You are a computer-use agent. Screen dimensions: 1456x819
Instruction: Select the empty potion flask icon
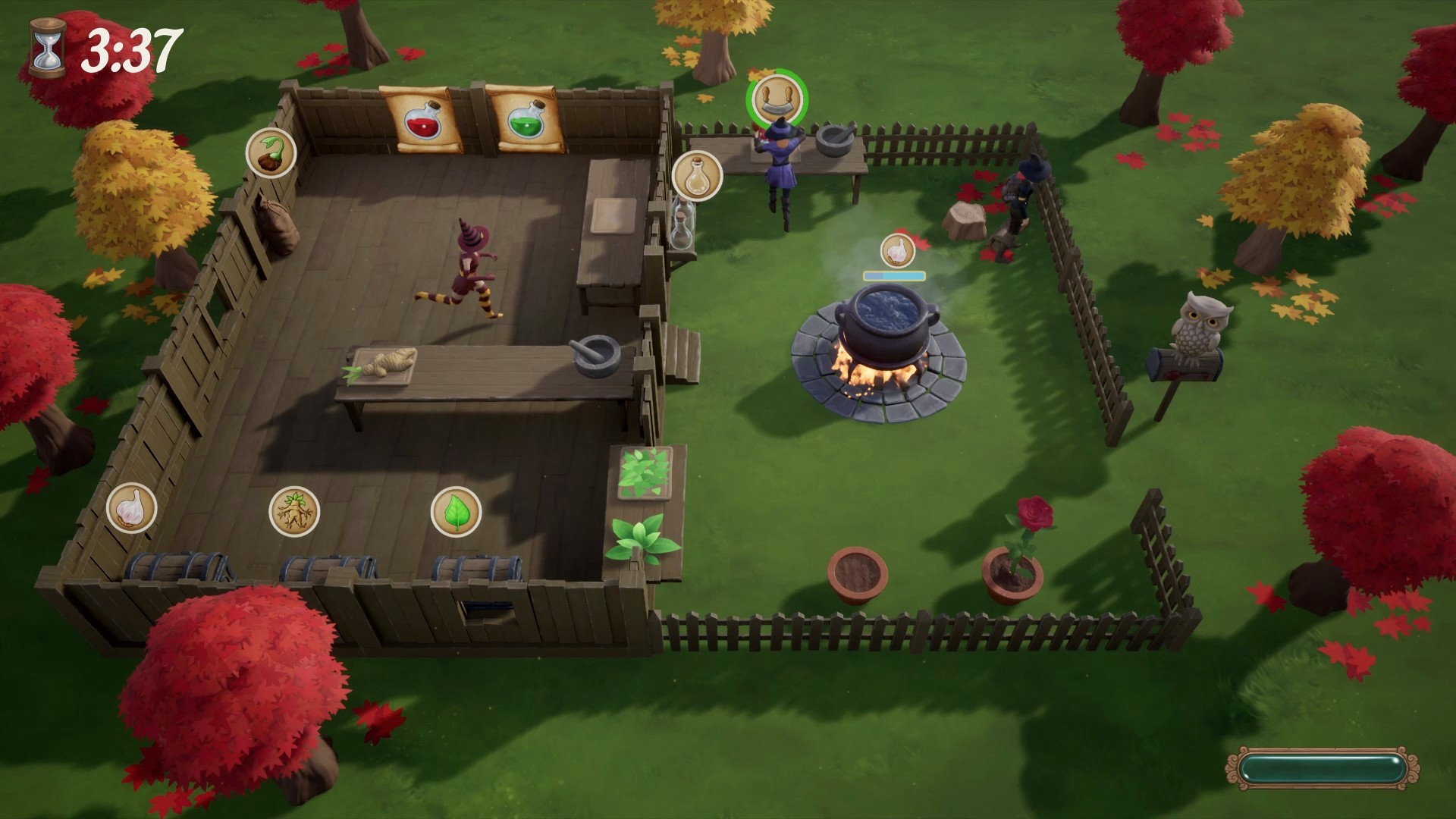[696, 176]
